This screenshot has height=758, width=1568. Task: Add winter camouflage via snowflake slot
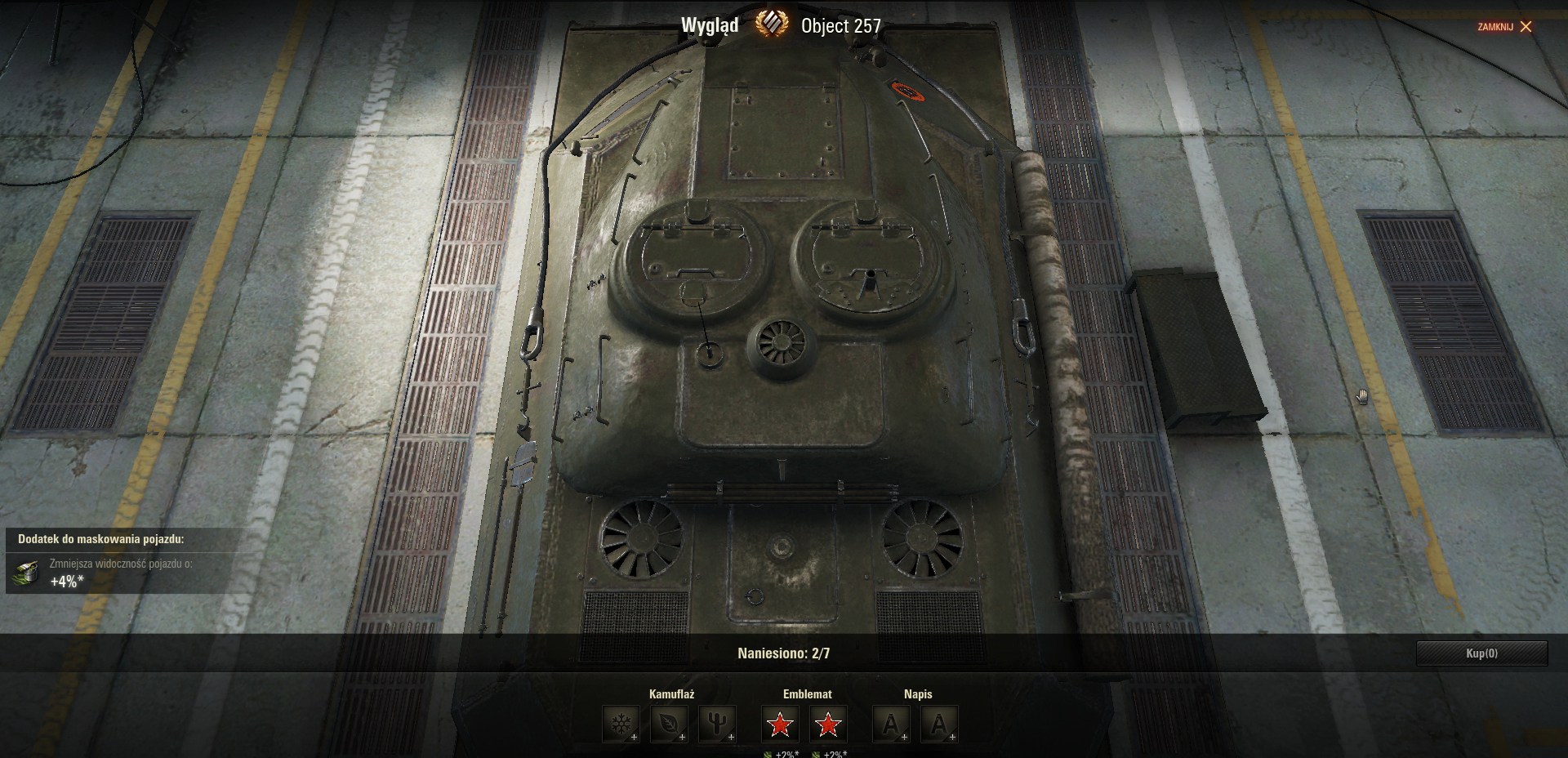point(621,724)
